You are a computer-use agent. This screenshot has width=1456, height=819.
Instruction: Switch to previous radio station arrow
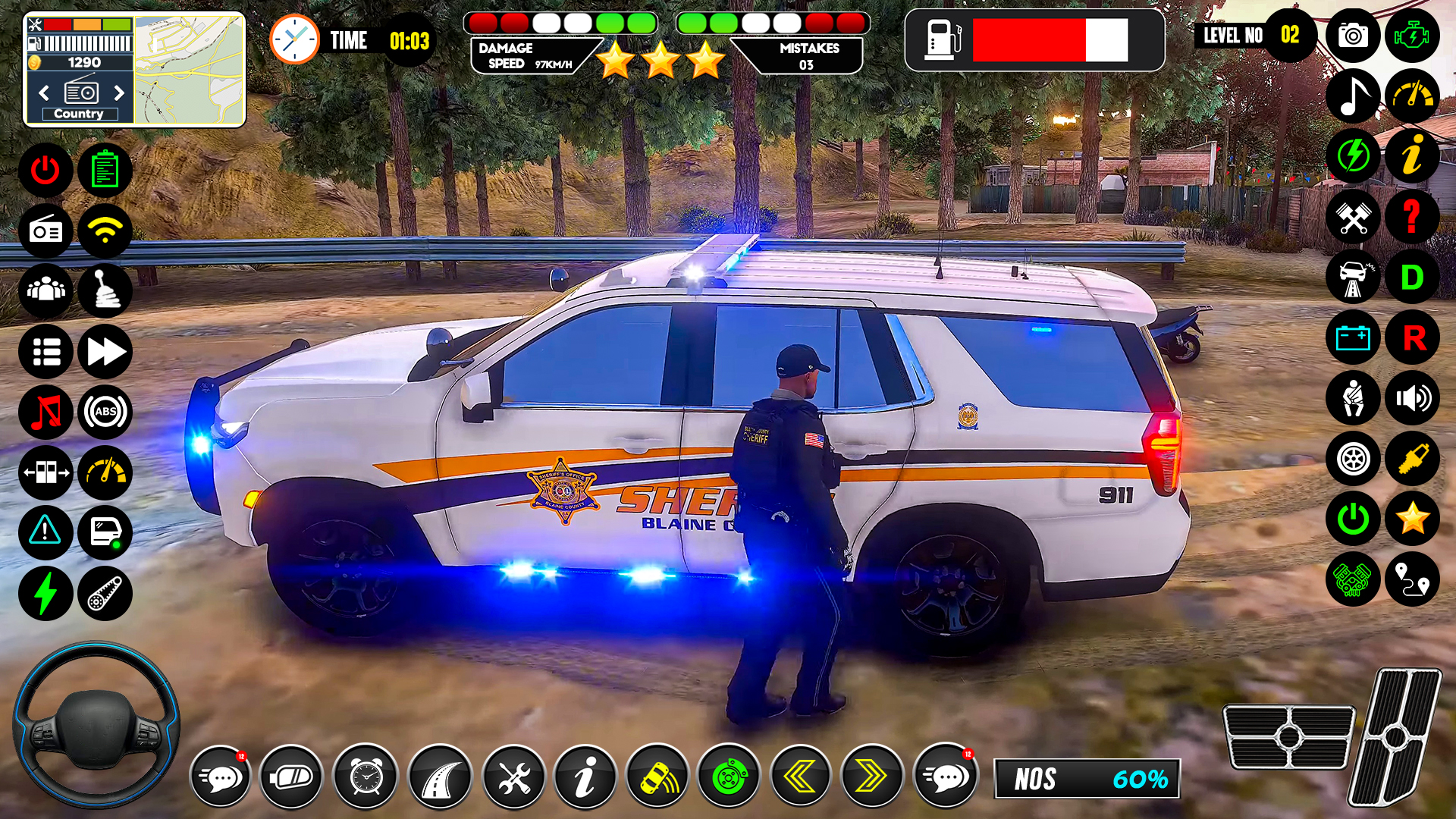[44, 93]
